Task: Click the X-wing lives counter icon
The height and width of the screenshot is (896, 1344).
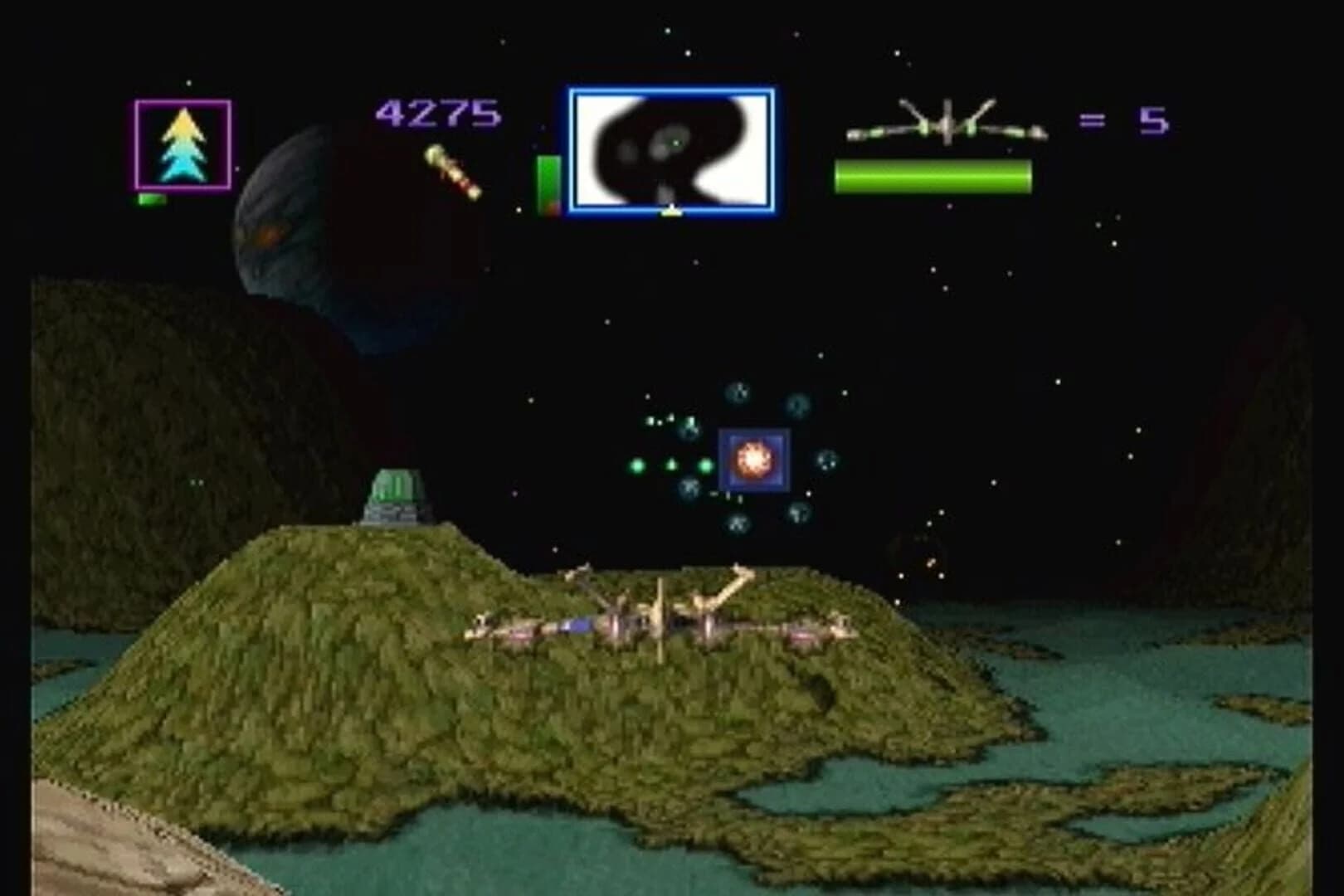Action: [x=946, y=124]
